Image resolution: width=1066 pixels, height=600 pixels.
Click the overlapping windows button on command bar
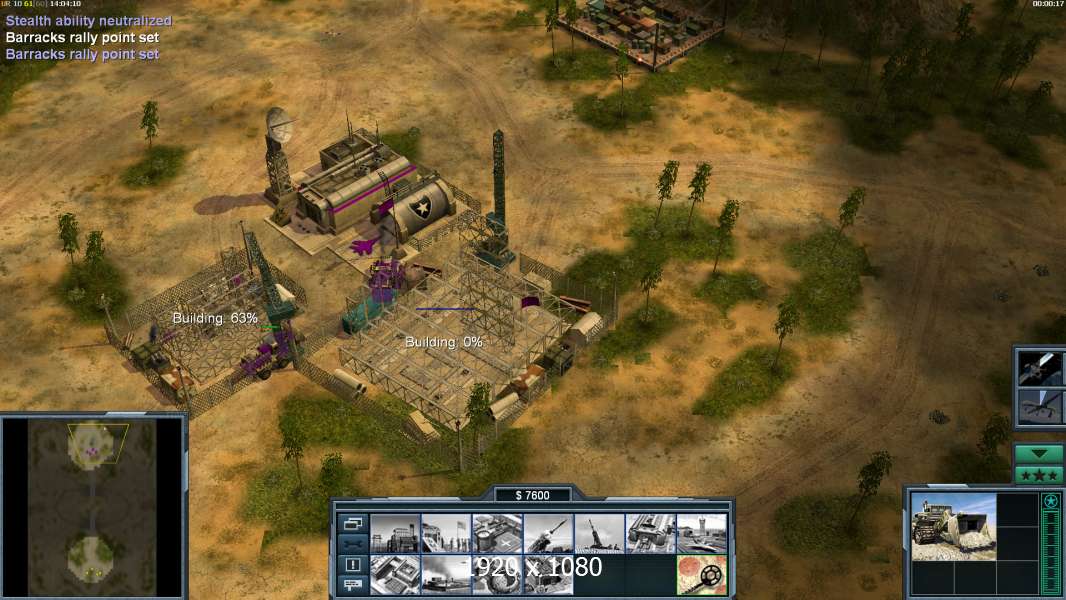pyautogui.click(x=353, y=523)
